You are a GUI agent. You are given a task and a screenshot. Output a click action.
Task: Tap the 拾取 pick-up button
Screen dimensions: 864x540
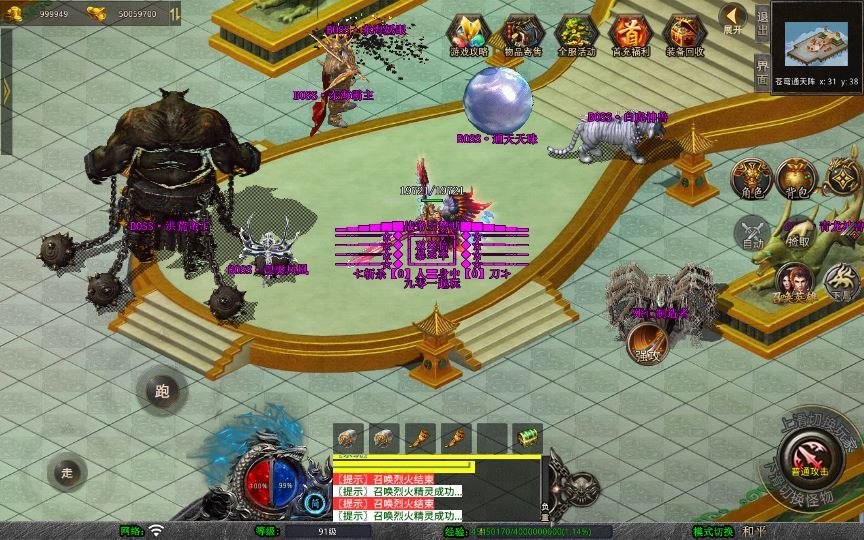pyautogui.click(x=798, y=234)
